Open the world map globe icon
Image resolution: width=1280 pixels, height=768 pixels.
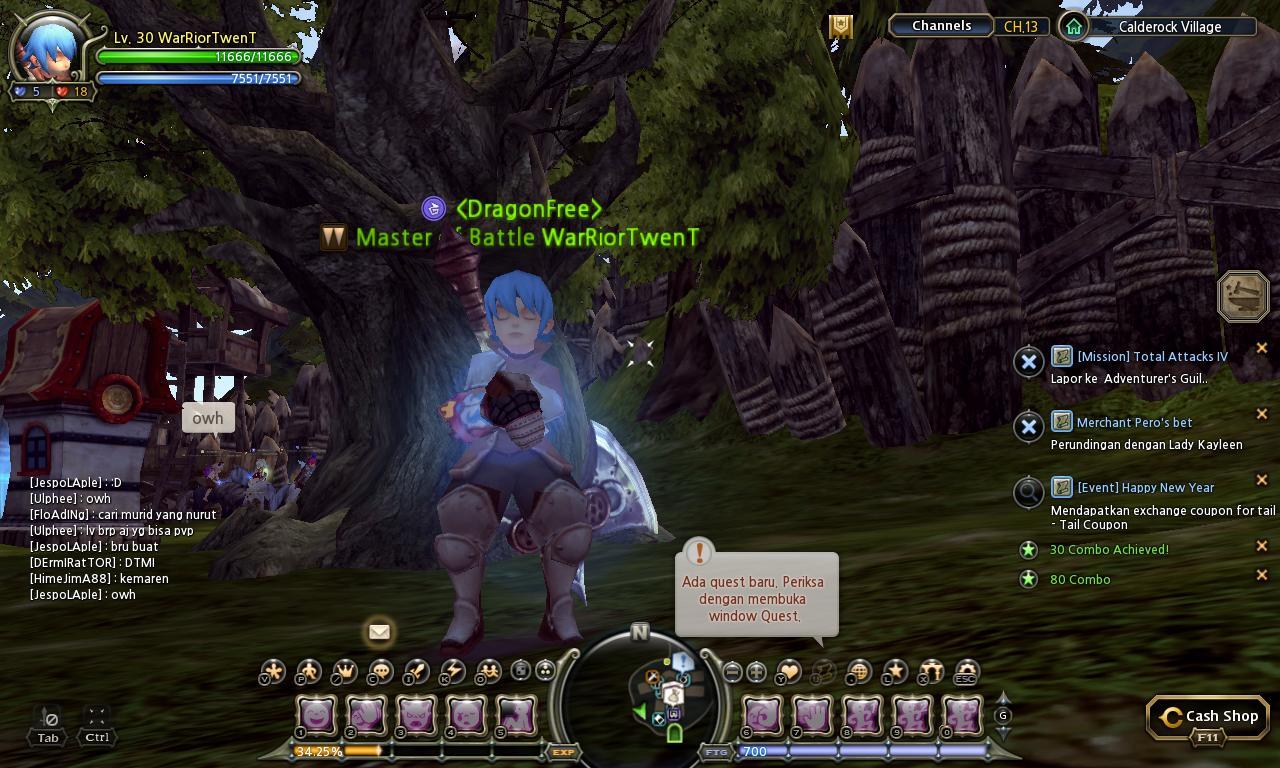pyautogui.click(x=858, y=672)
